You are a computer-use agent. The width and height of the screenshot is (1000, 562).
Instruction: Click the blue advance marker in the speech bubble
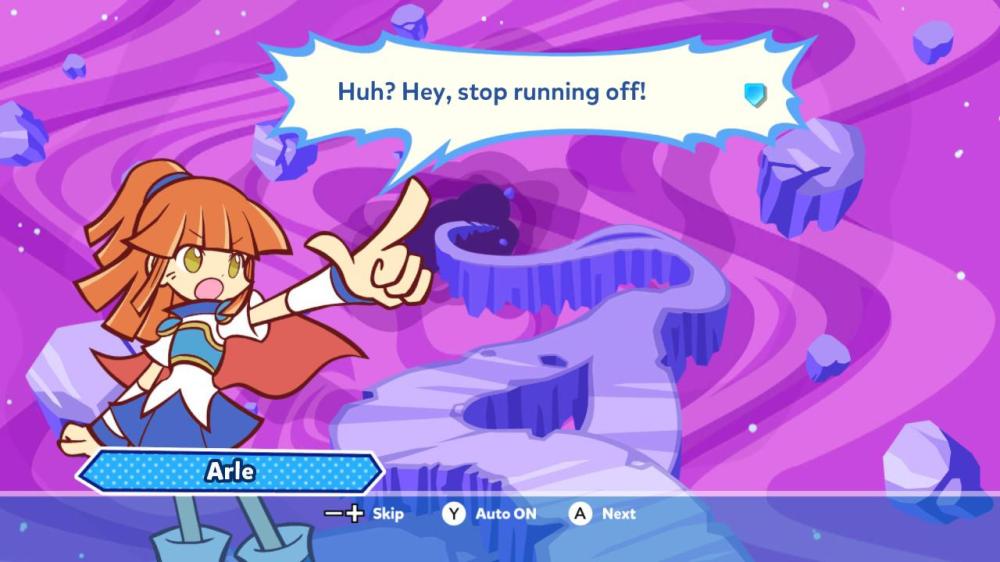click(x=754, y=95)
